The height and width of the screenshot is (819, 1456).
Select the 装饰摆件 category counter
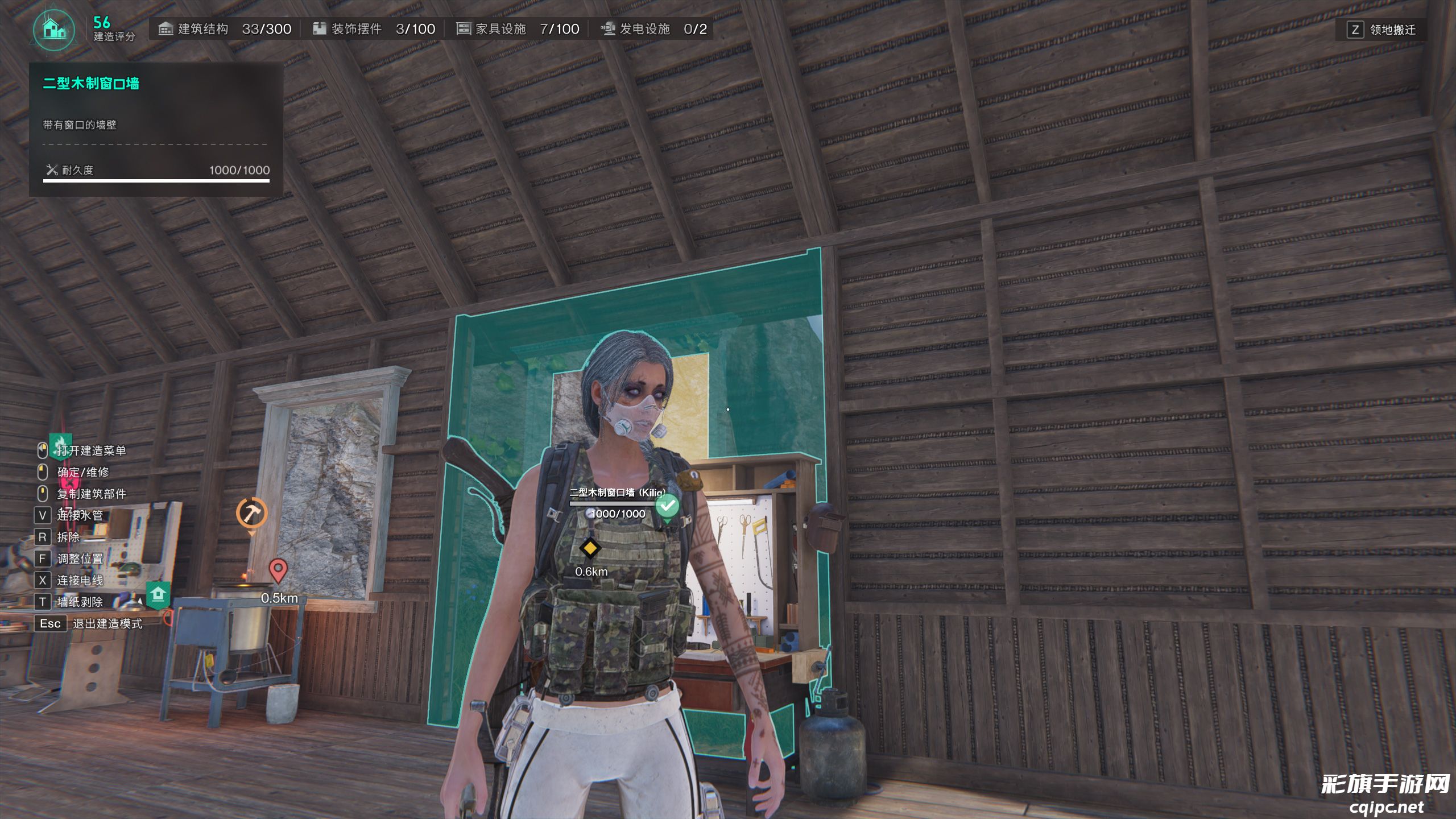point(374,29)
